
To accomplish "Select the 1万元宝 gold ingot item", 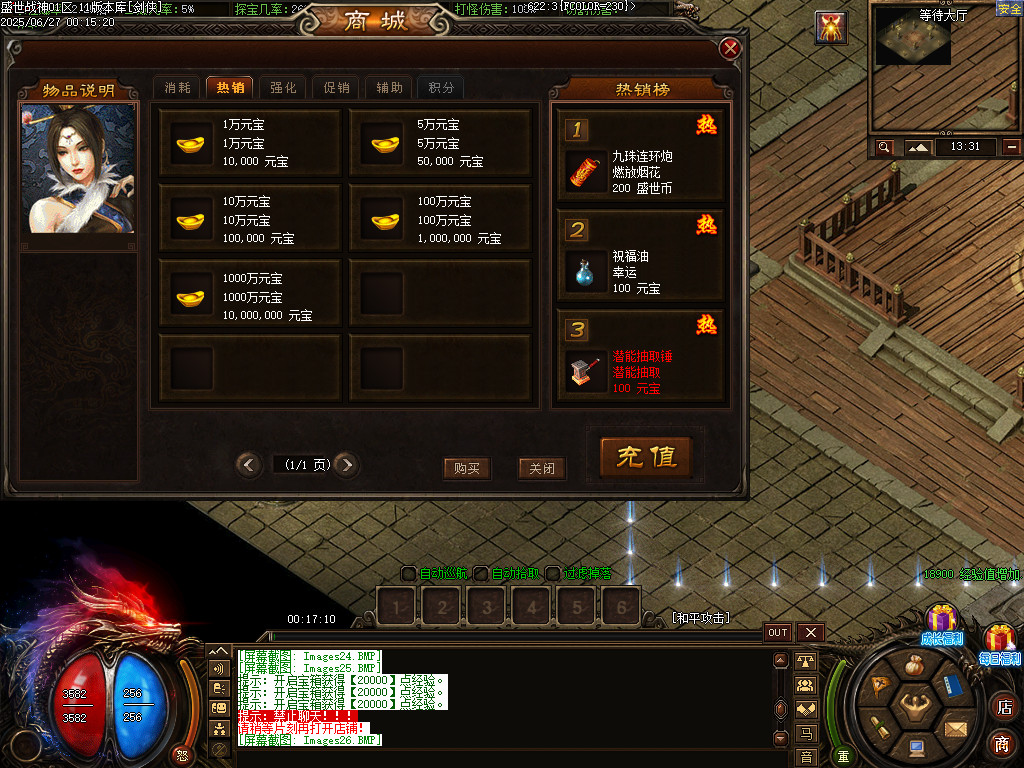I will [x=251, y=143].
